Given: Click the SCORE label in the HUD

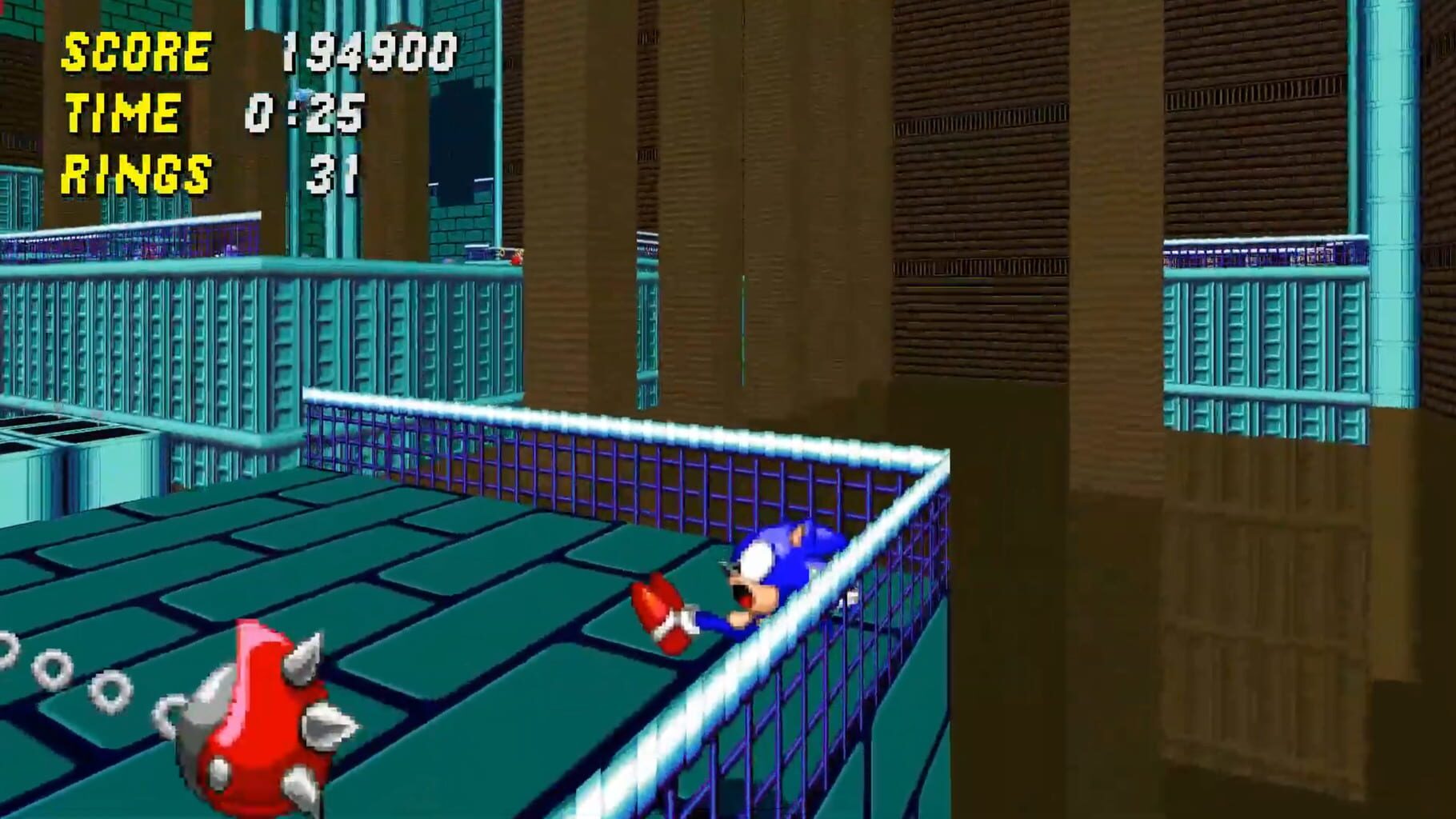Looking at the screenshot, I should point(136,52).
